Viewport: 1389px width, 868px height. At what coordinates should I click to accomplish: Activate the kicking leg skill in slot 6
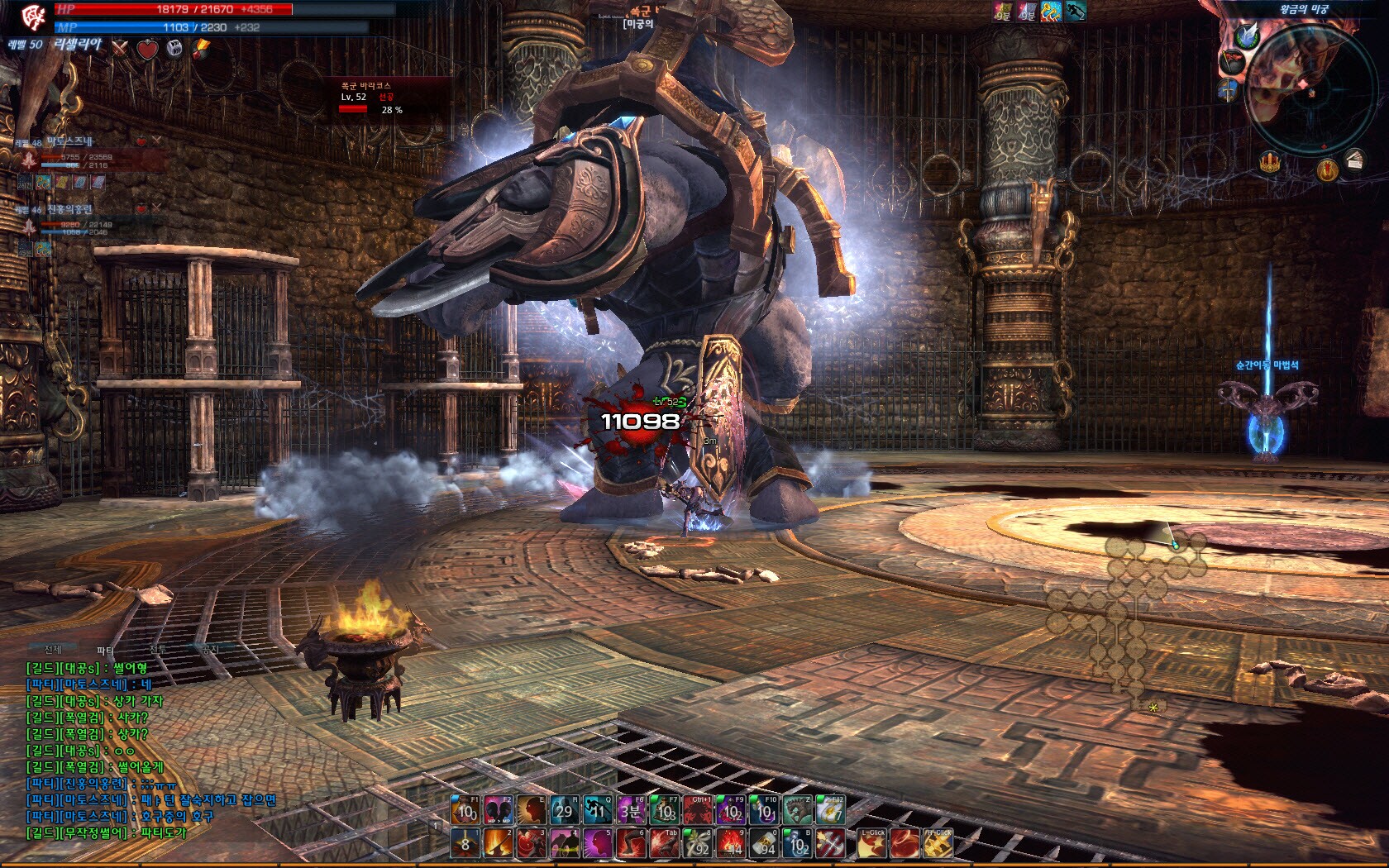coord(631,844)
